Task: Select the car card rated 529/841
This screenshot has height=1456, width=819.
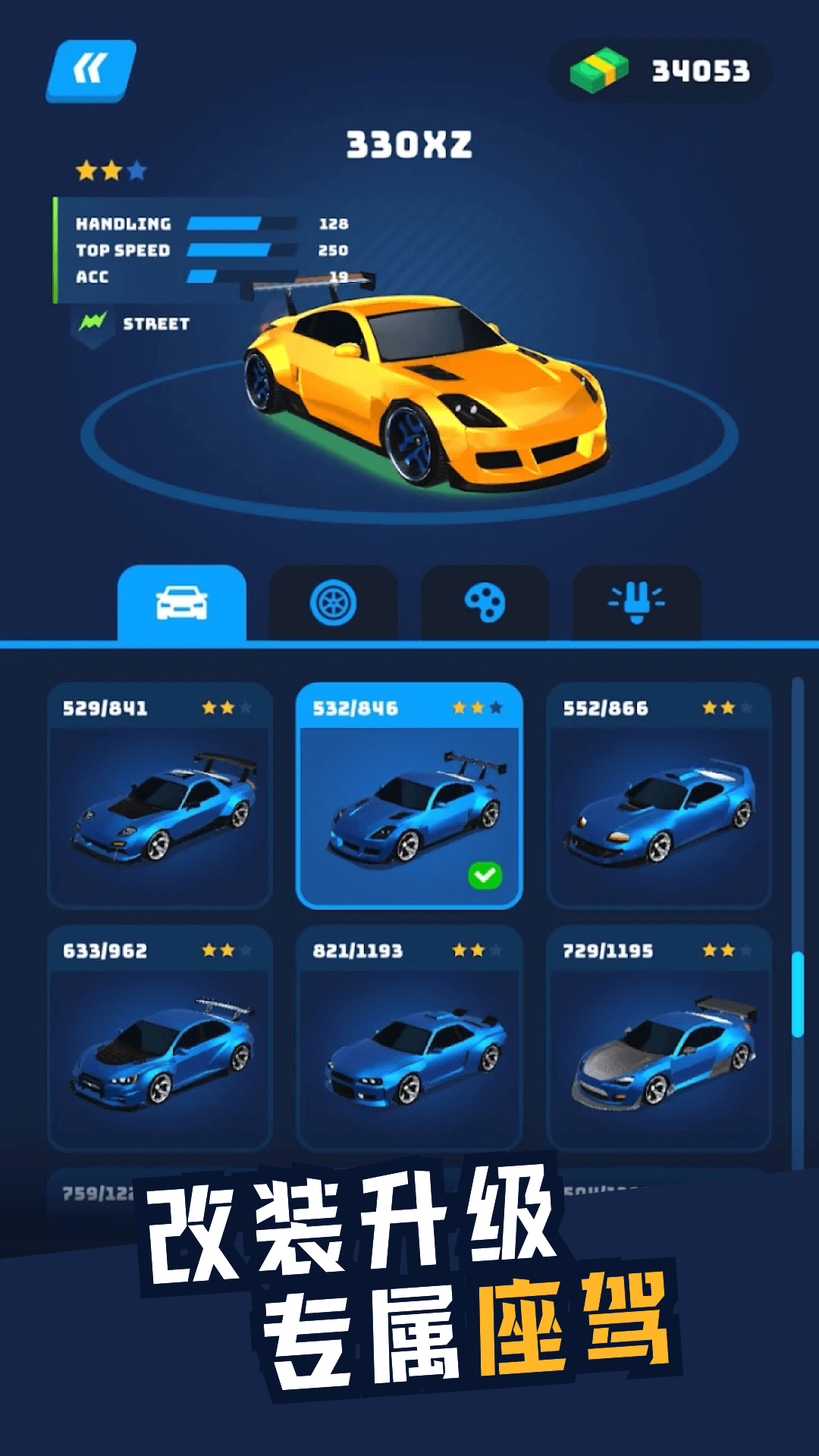Action: (x=159, y=796)
